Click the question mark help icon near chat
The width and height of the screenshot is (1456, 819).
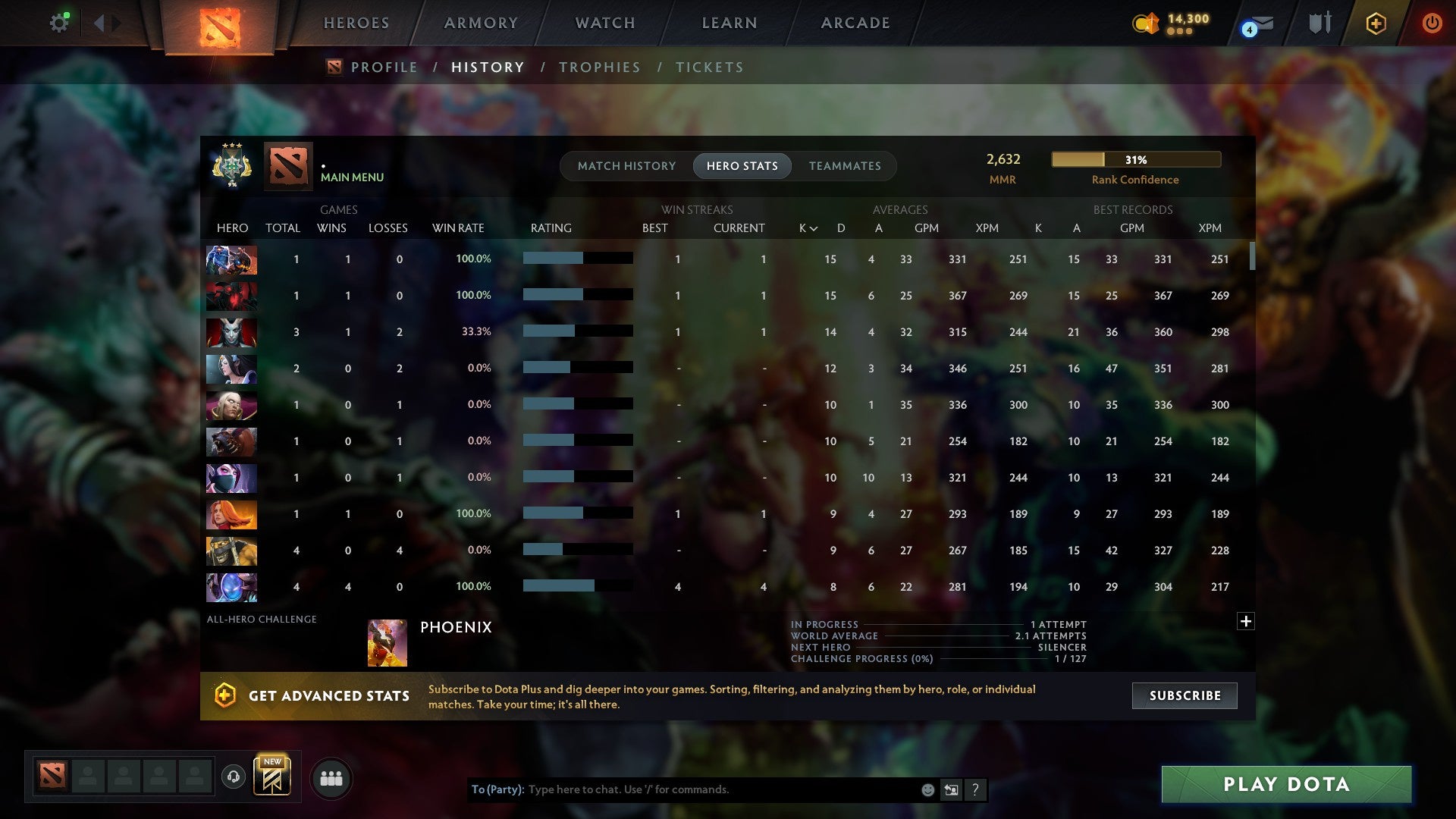coord(976,789)
